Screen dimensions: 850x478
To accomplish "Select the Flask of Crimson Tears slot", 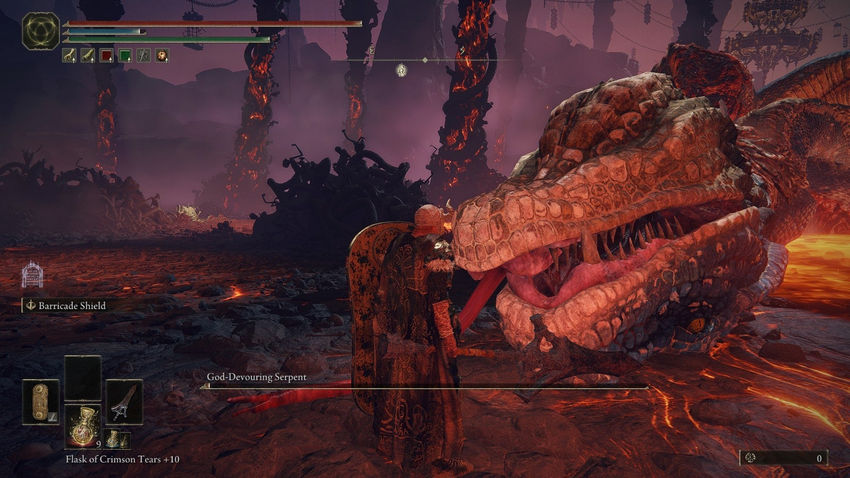I will pyautogui.click(x=82, y=426).
